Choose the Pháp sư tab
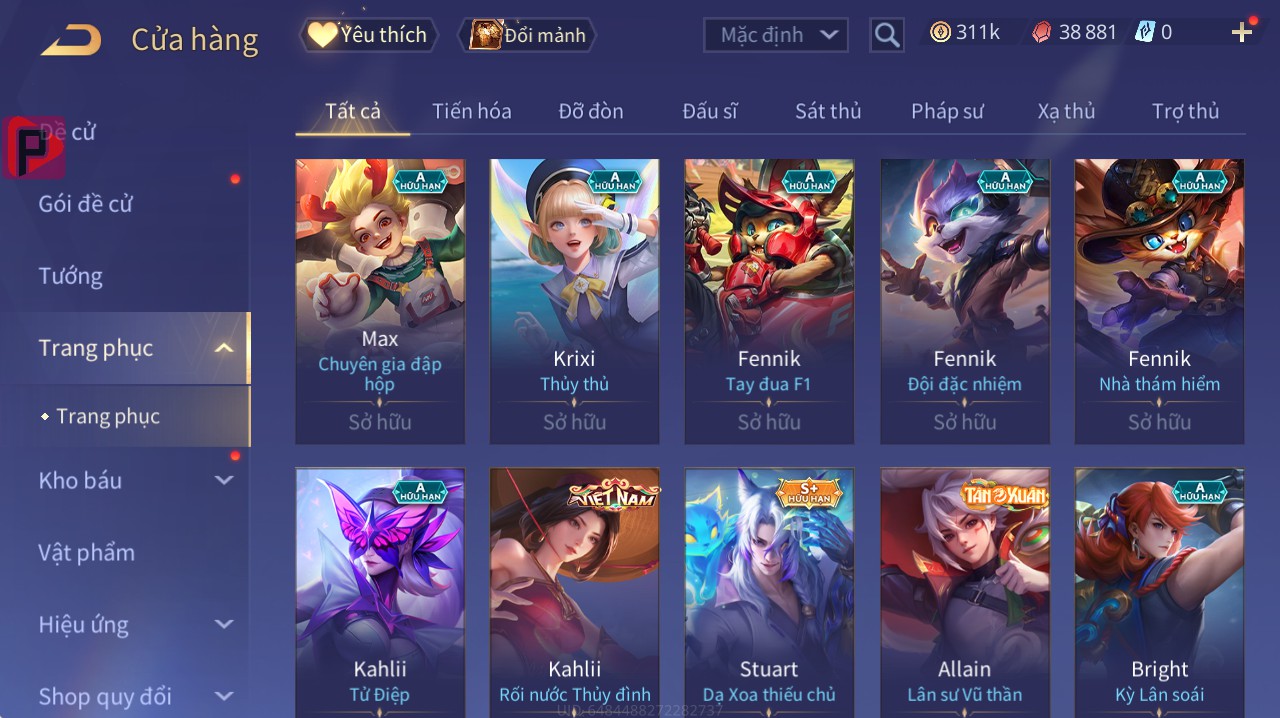Image resolution: width=1280 pixels, height=718 pixels. [x=947, y=111]
